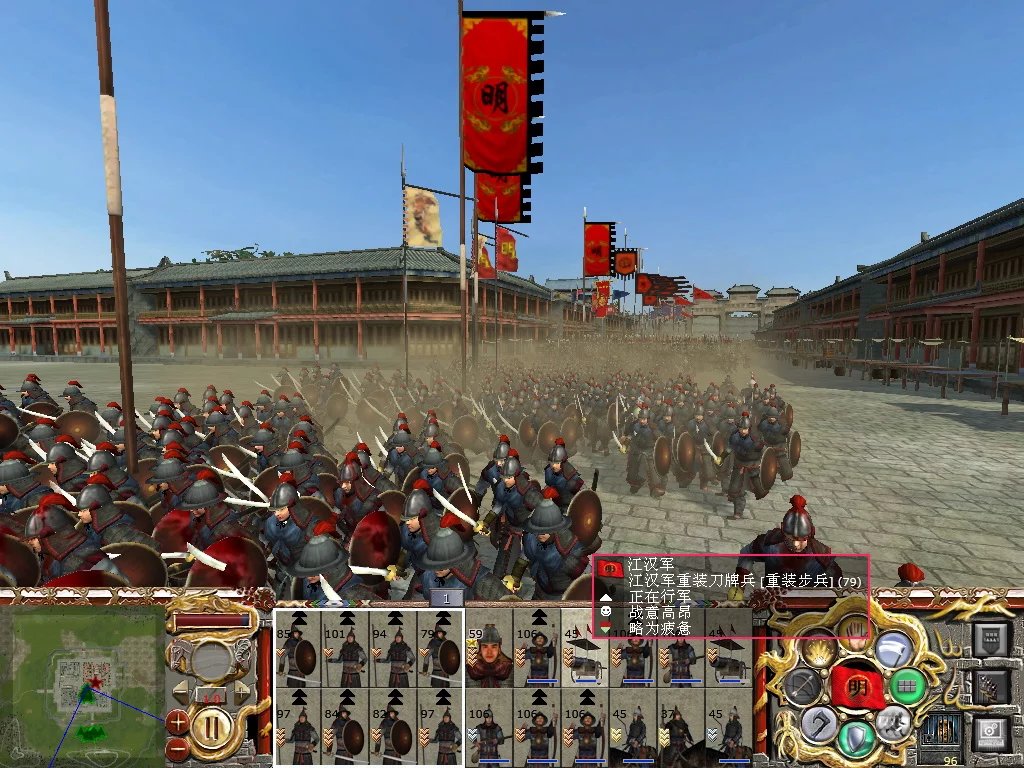Select the spearman unit card with 94 soldiers
This screenshot has height=768, width=1024.
tap(393, 647)
